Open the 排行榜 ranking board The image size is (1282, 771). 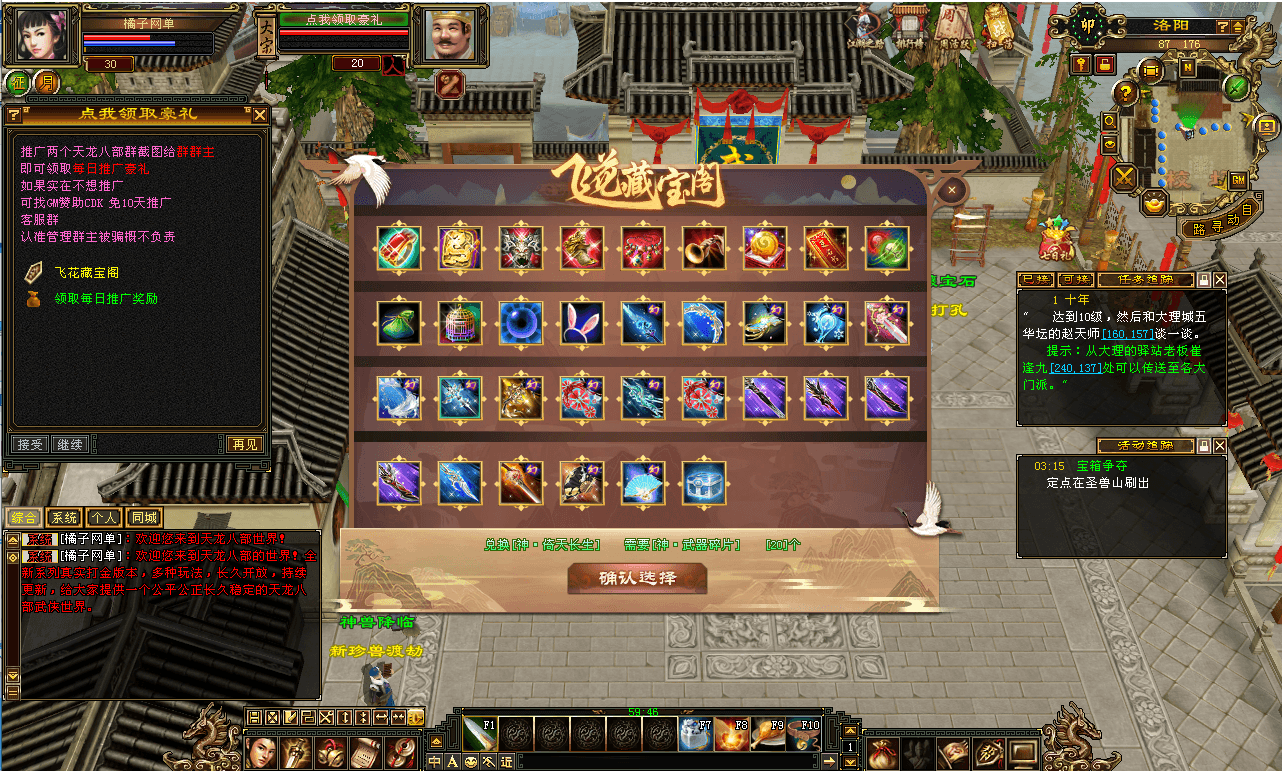908,27
